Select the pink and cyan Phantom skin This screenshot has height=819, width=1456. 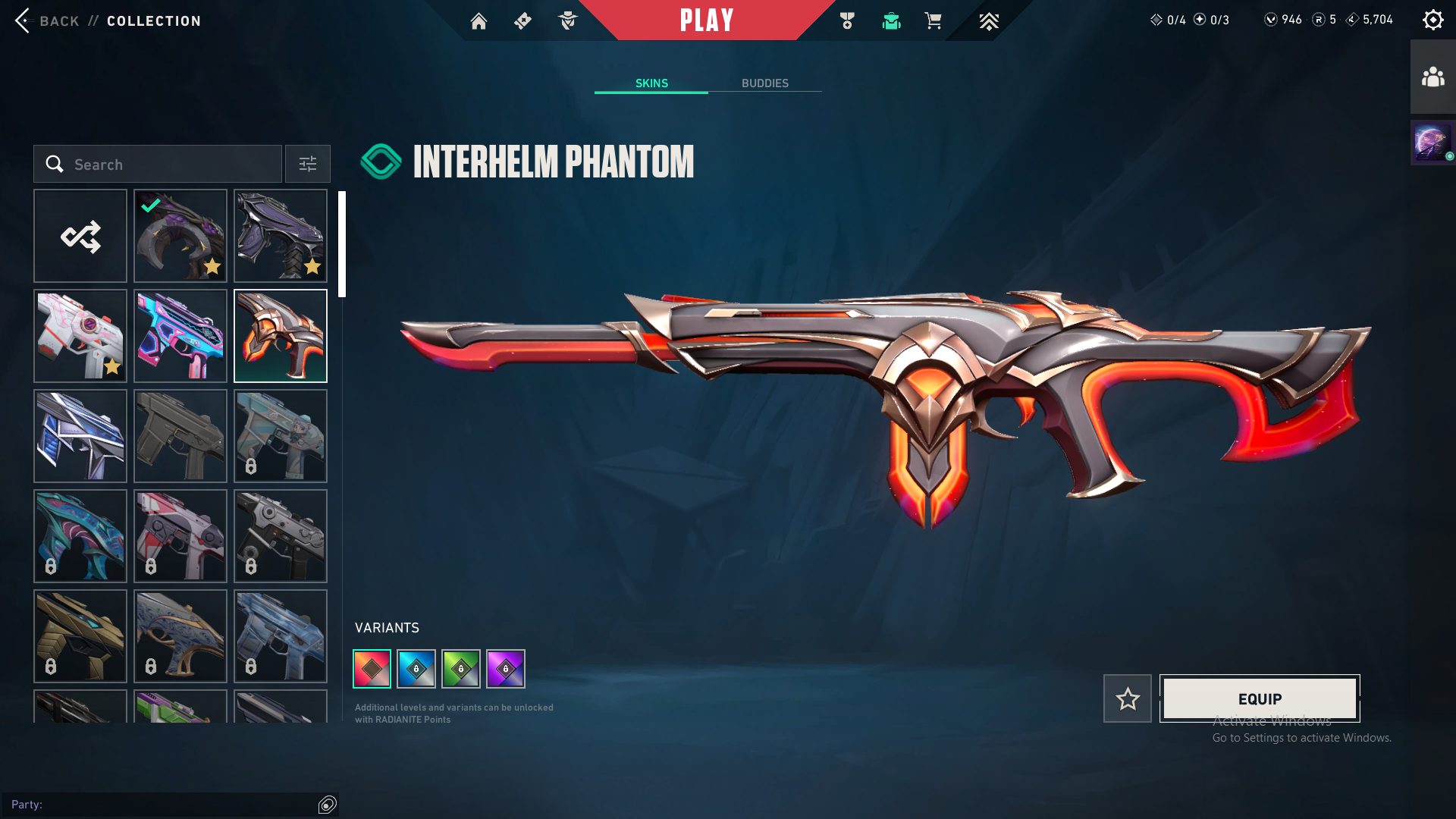[180, 337]
